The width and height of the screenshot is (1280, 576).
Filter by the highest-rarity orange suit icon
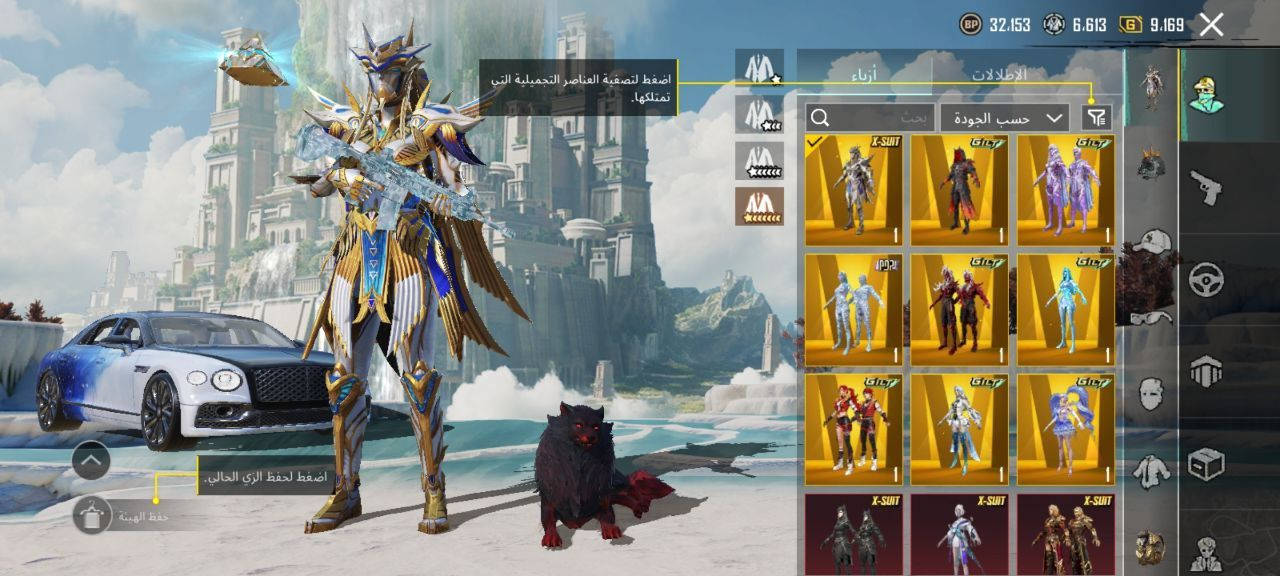tap(759, 206)
